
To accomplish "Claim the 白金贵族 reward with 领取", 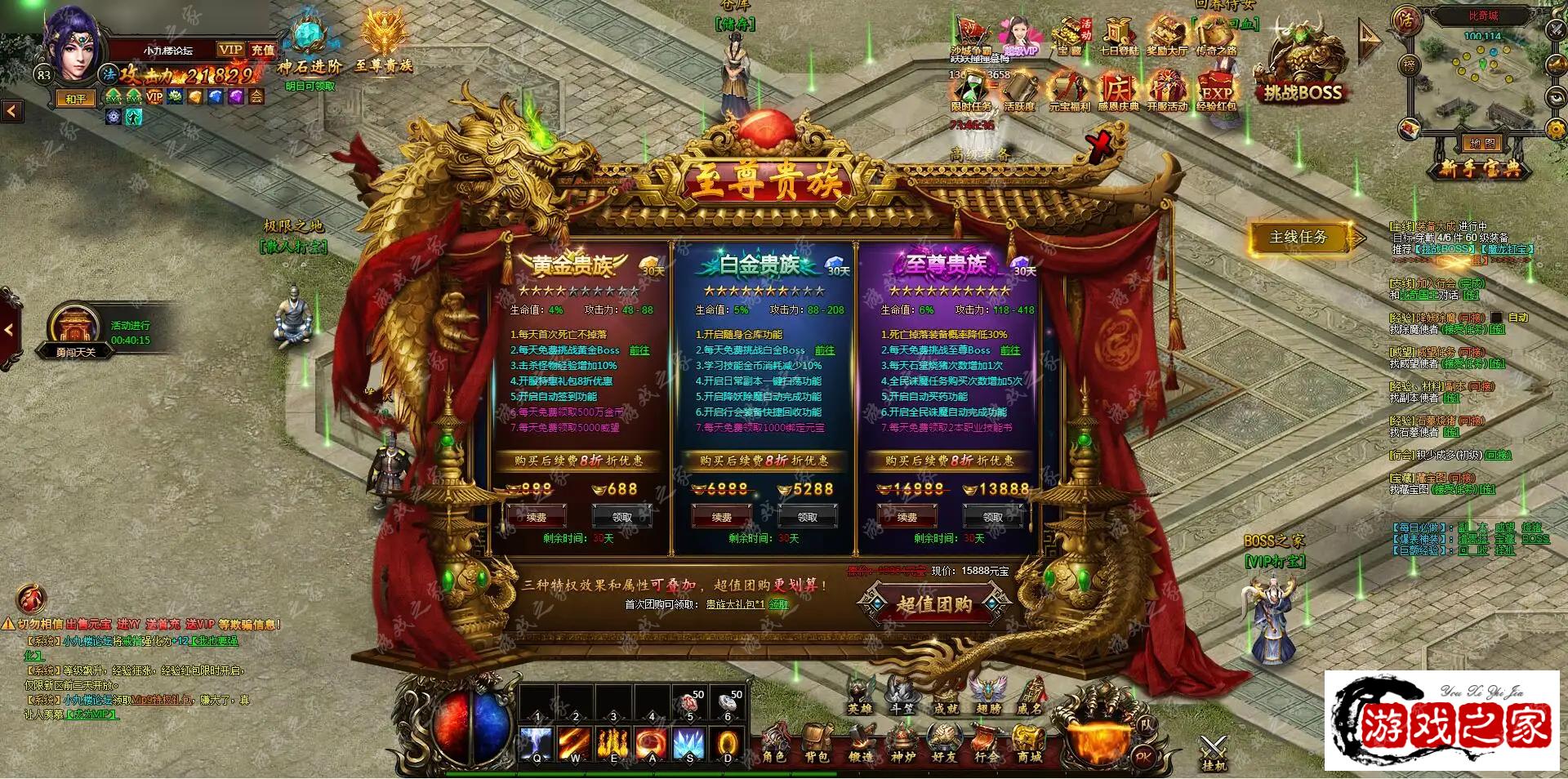I will click(x=808, y=517).
